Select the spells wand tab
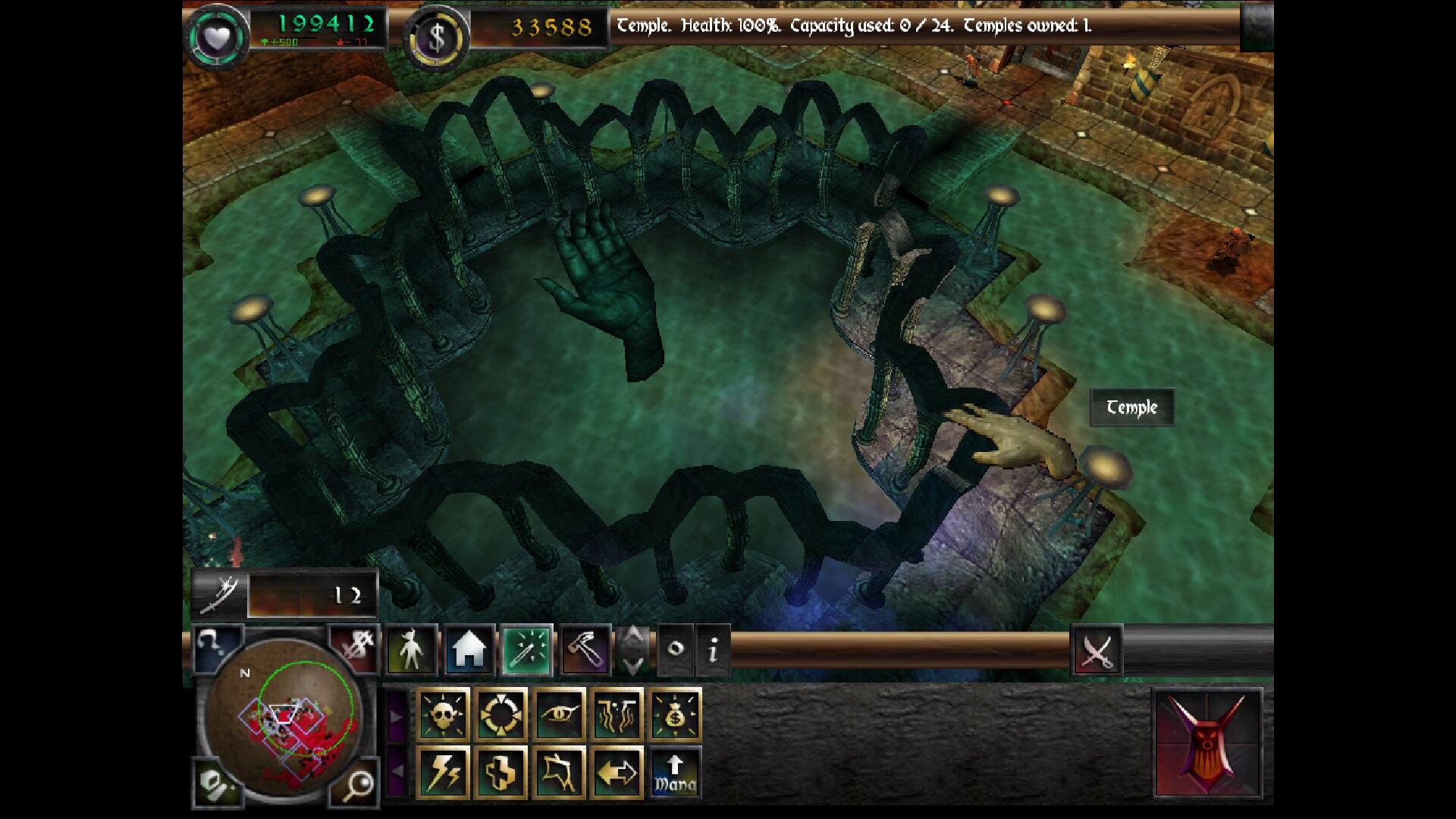The height and width of the screenshot is (819, 1456). pyautogui.click(x=527, y=650)
